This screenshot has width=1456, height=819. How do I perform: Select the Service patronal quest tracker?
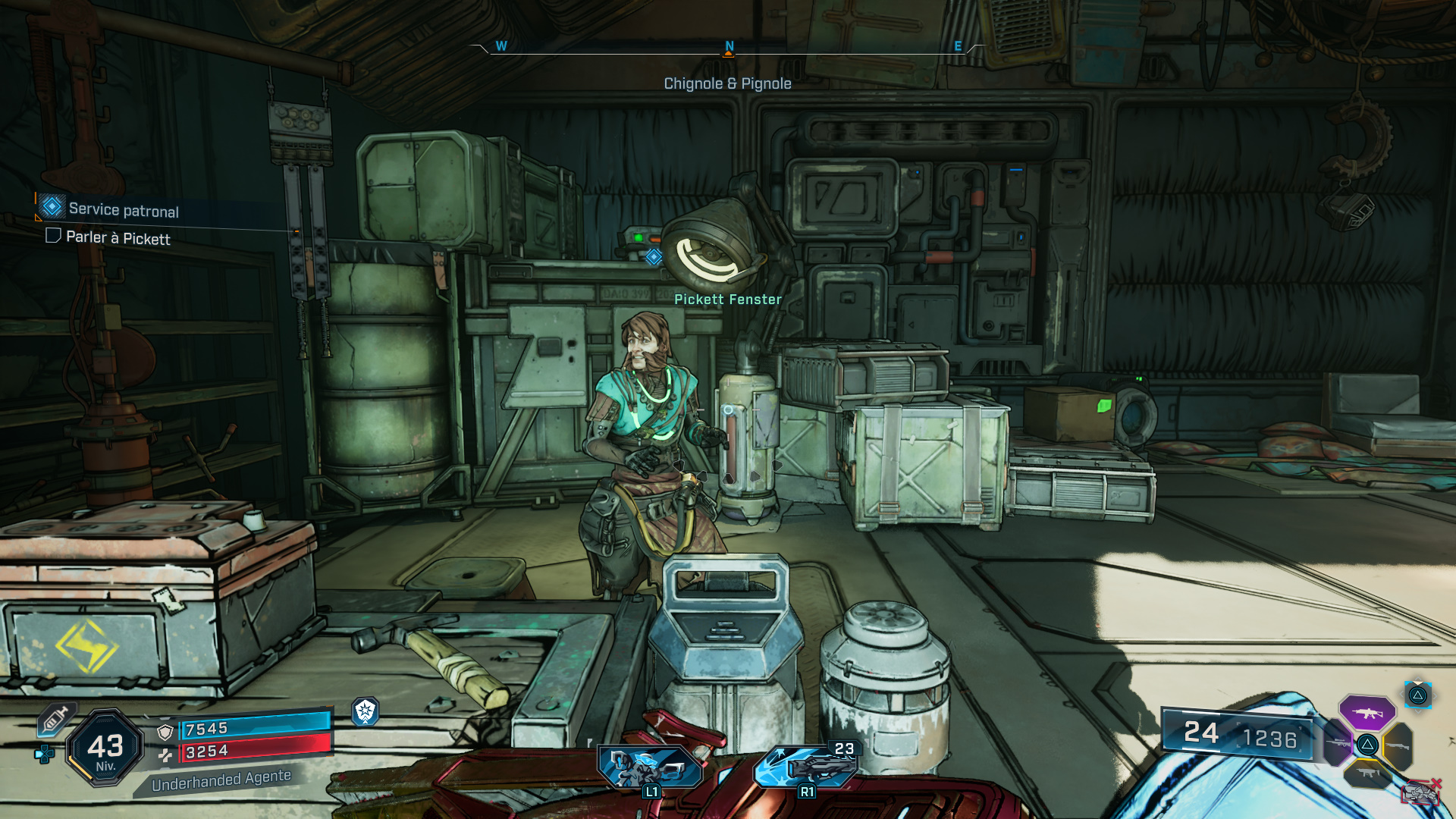pyautogui.click(x=124, y=210)
